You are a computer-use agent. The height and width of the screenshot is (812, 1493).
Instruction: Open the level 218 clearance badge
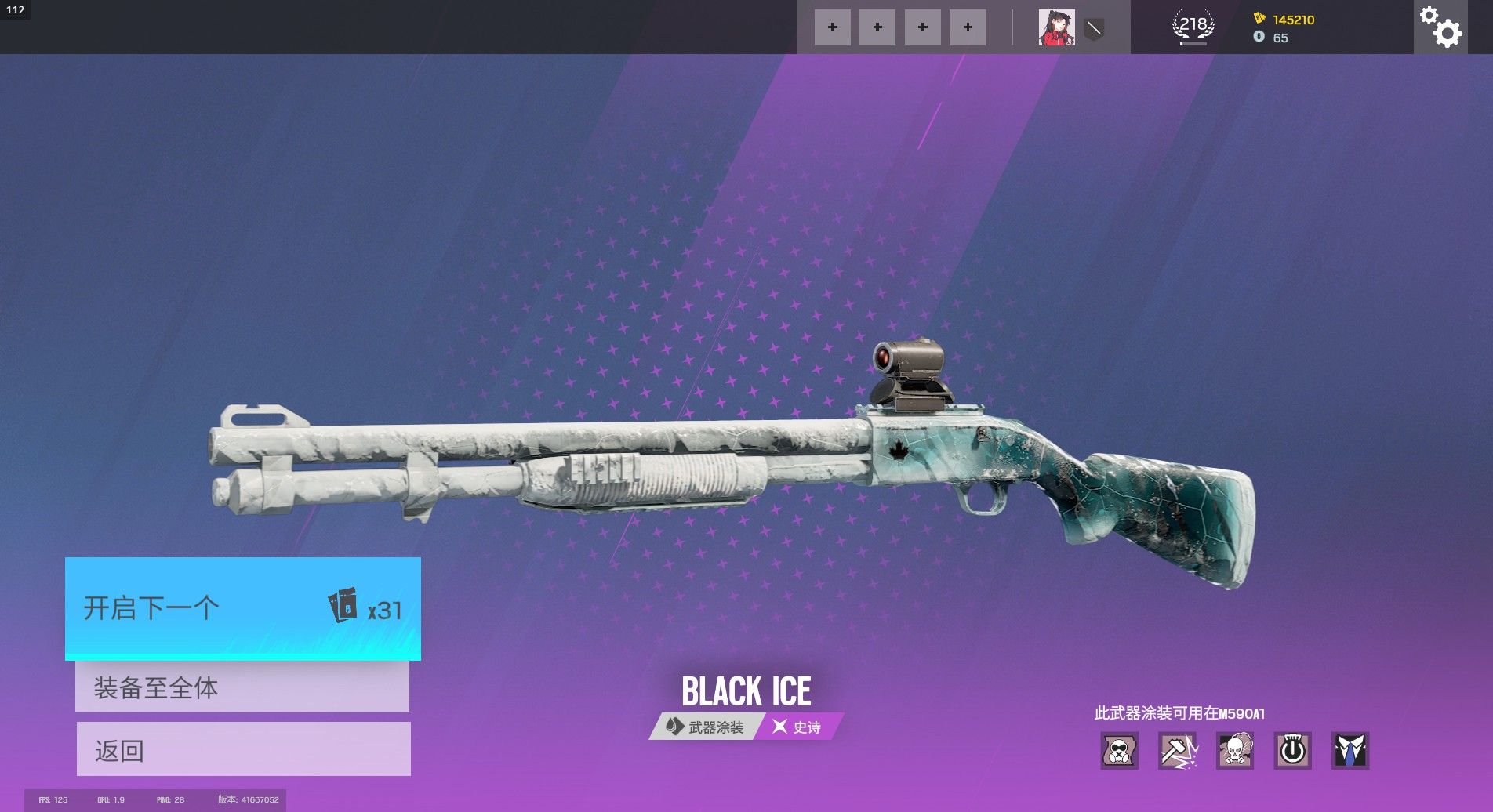[1193, 27]
